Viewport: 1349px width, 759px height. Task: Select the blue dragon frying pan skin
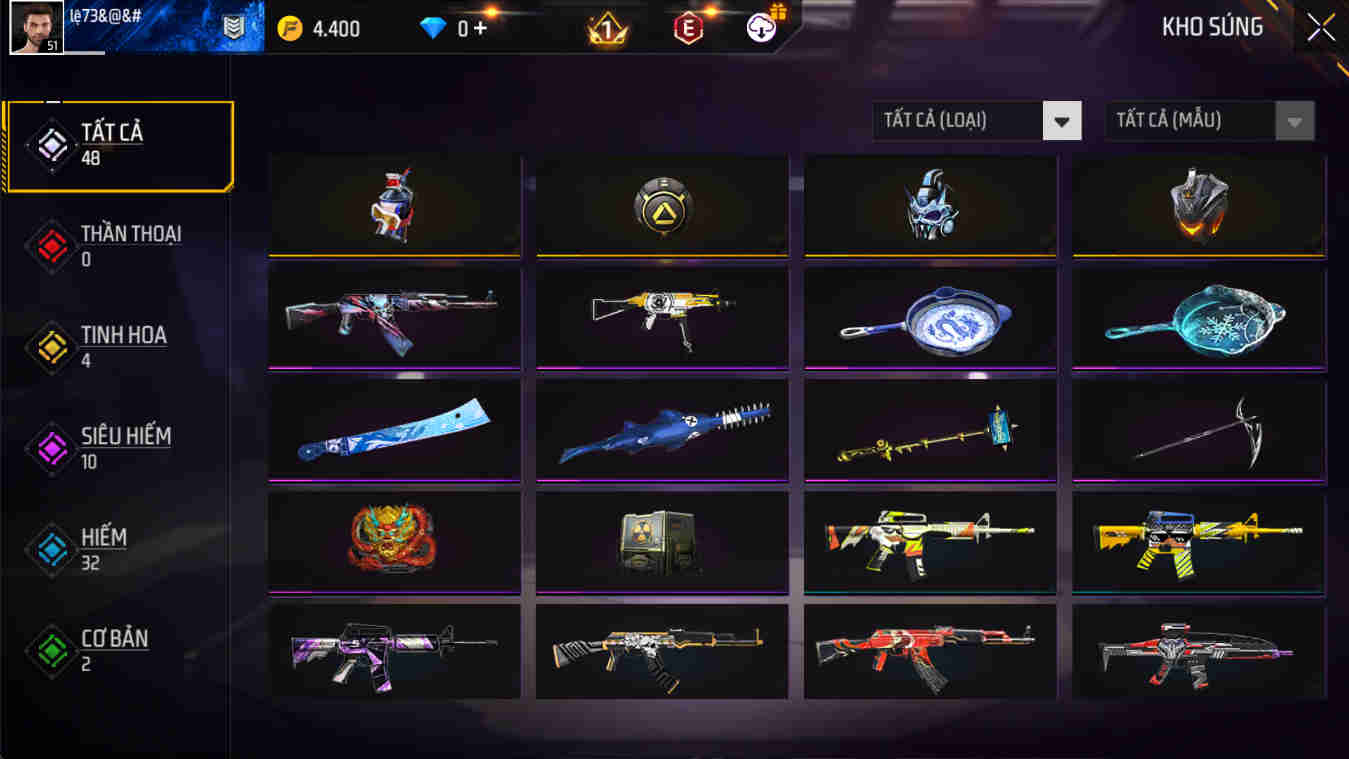929,318
